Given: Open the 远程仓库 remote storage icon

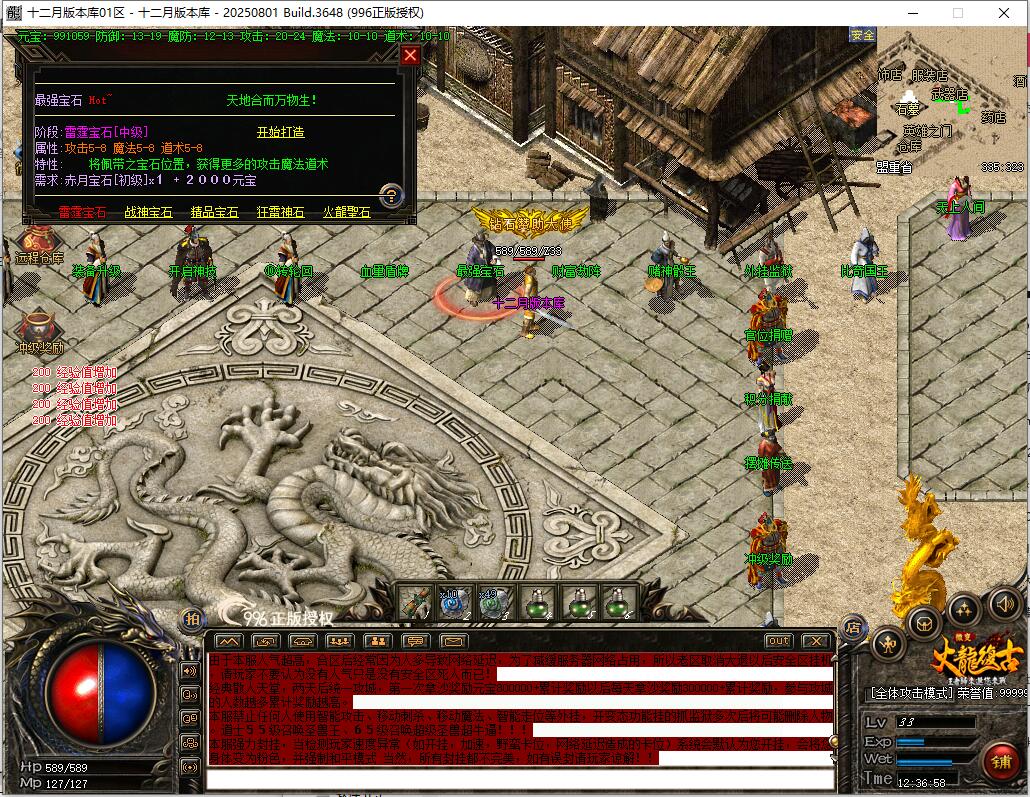Looking at the screenshot, I should (38, 241).
